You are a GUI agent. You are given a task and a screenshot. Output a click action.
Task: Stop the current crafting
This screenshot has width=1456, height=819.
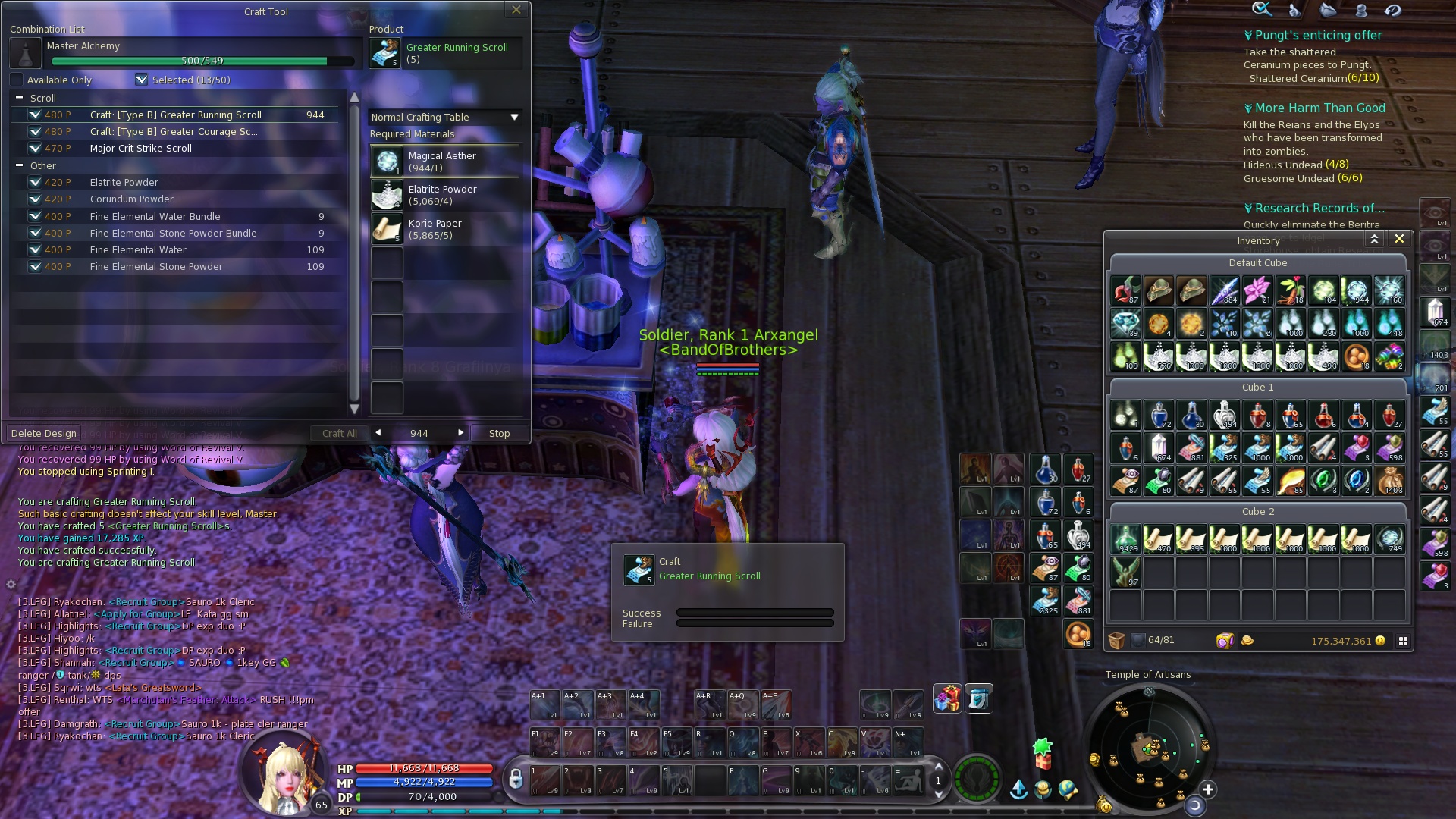click(x=499, y=434)
